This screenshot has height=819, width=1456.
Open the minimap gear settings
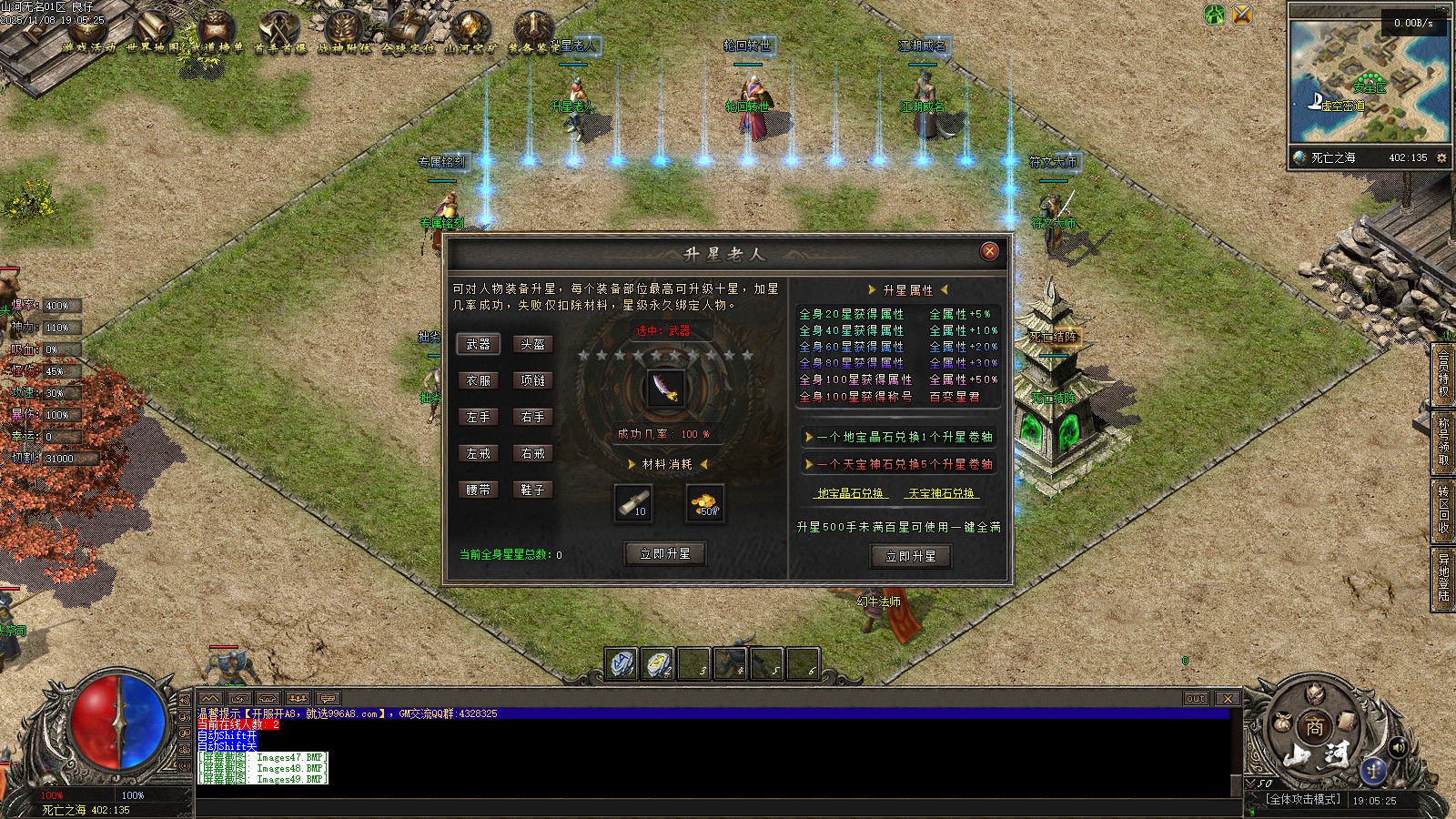(1441, 157)
